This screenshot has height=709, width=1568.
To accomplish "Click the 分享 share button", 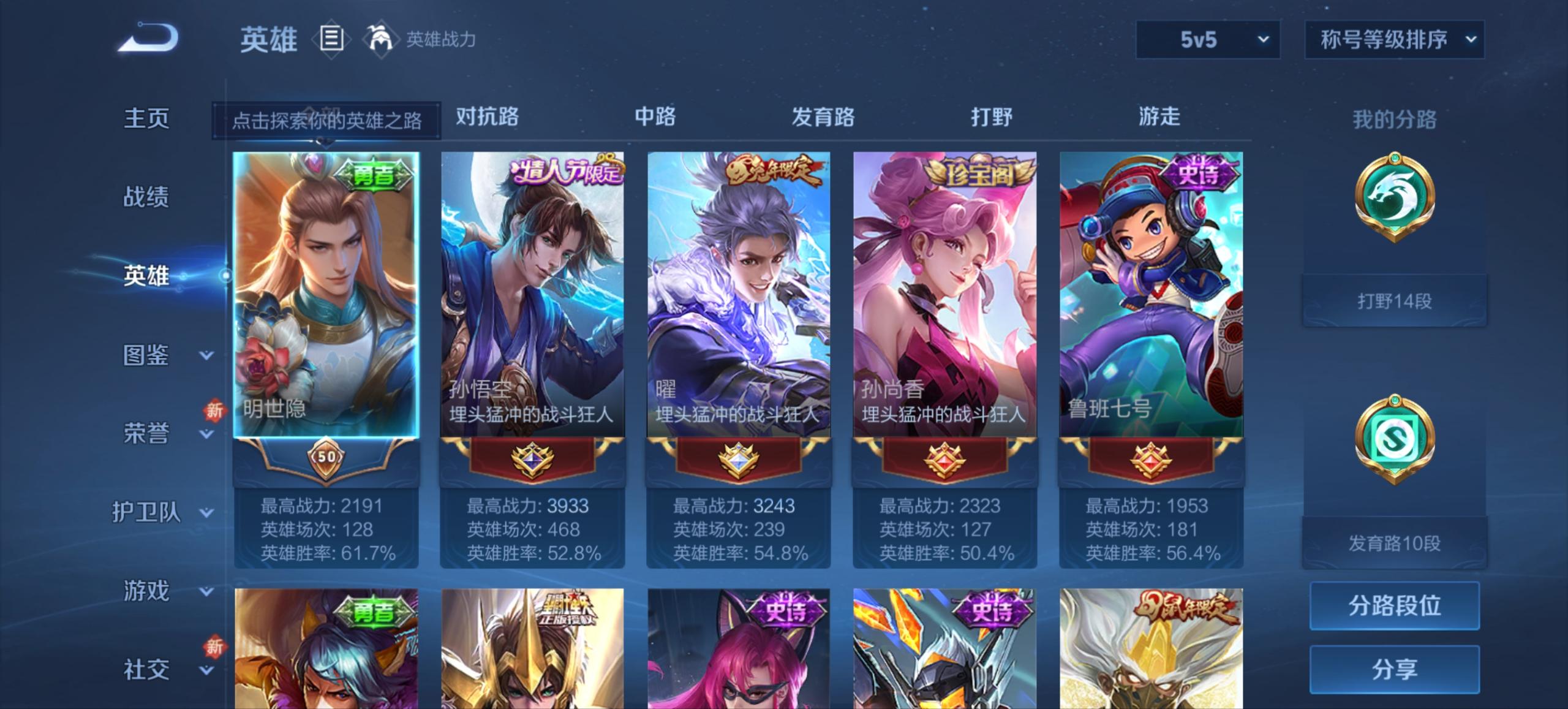I will point(1395,670).
